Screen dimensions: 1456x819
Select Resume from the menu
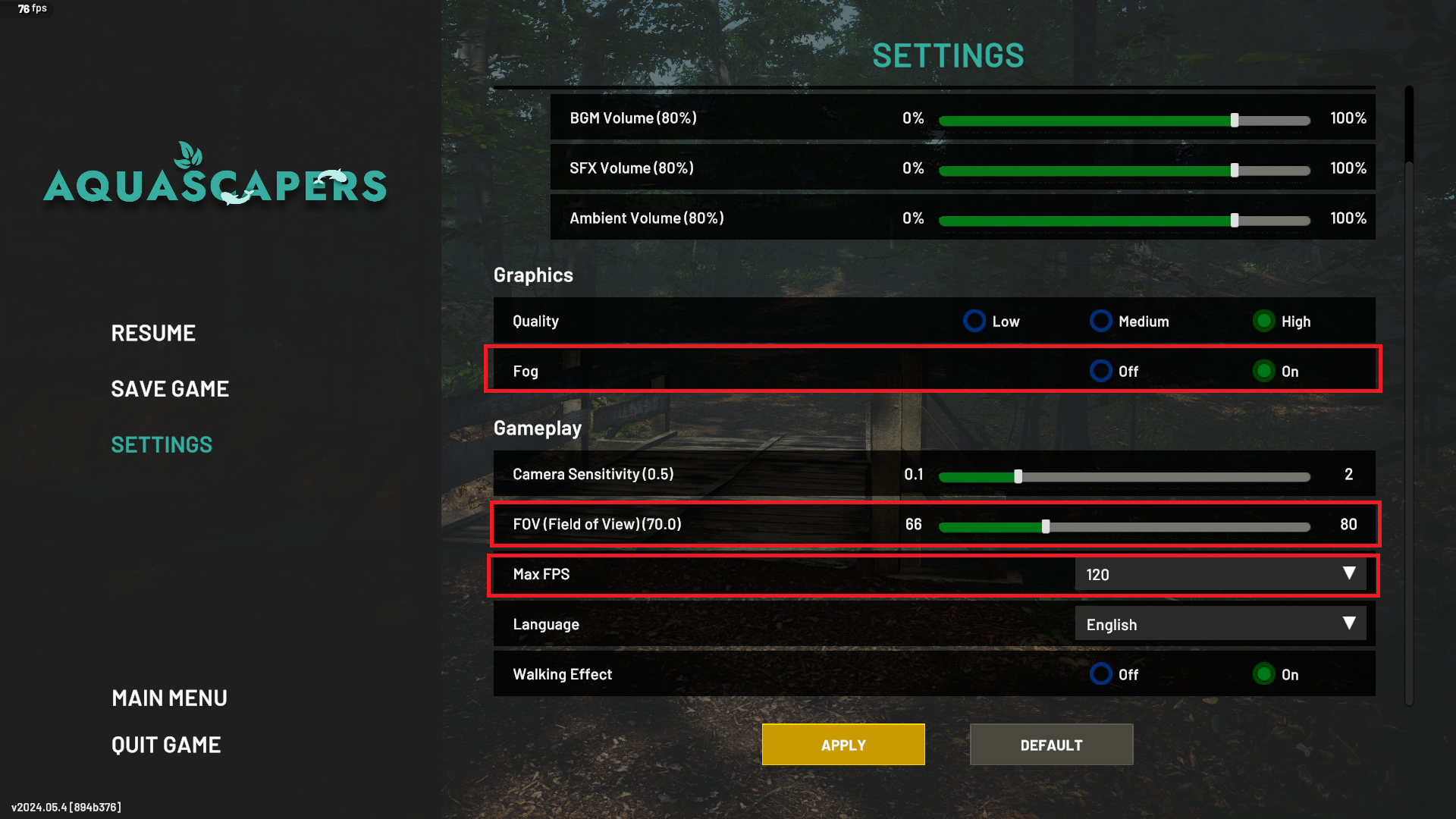point(153,332)
